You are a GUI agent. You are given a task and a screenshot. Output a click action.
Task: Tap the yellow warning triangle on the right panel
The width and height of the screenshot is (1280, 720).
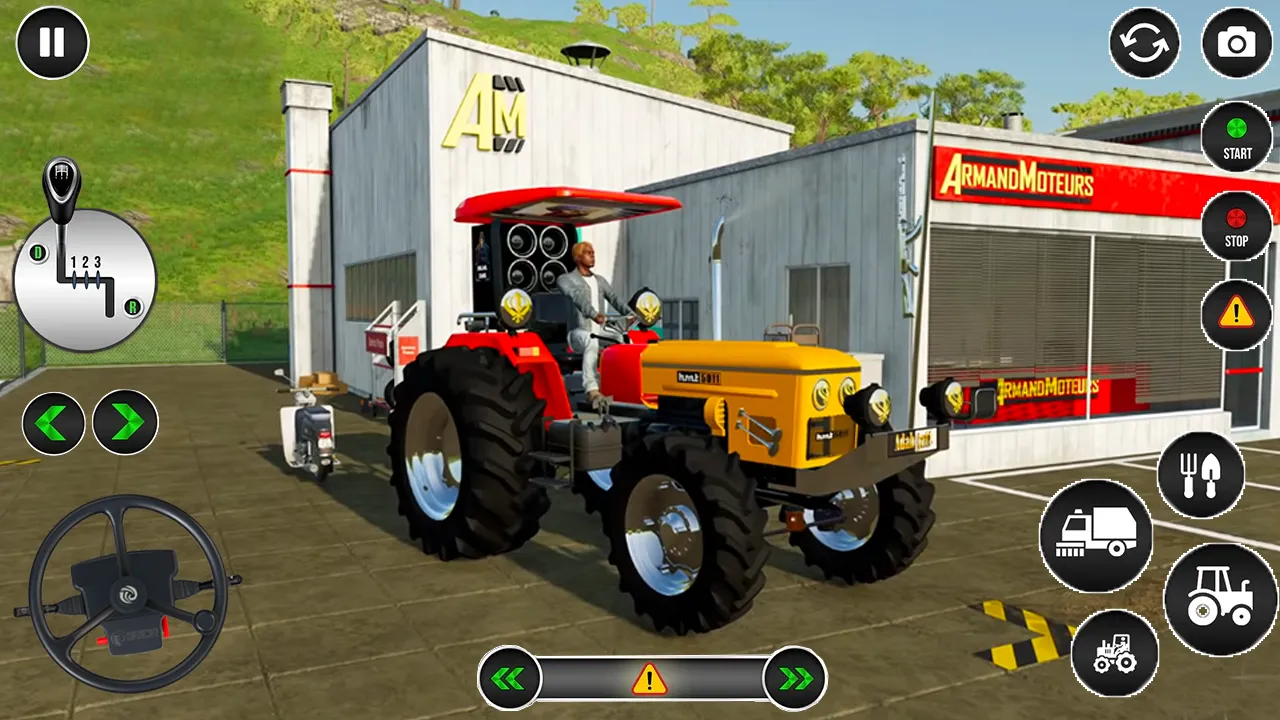tap(1237, 315)
